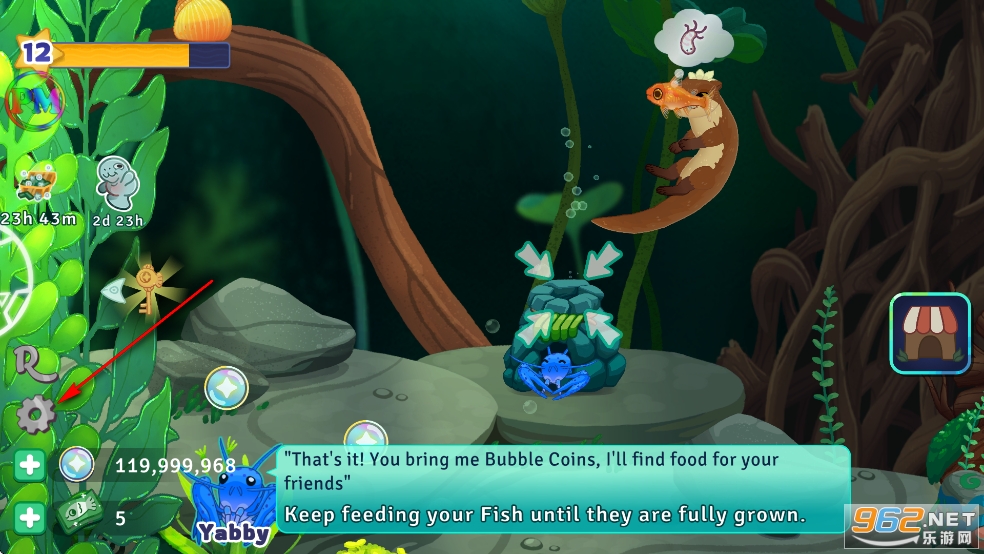Screen dimensions: 984x554
Task: Open the shop stall icon
Action: tap(930, 333)
